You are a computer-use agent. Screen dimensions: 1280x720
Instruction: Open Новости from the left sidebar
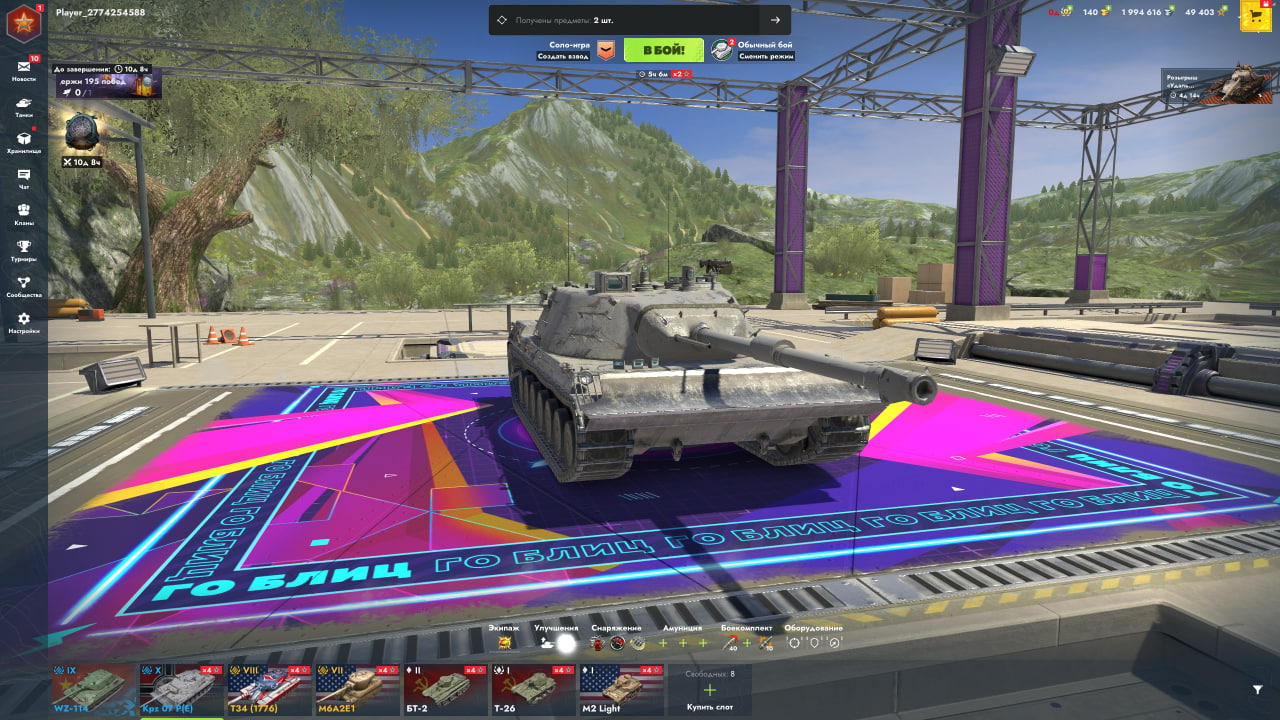[x=24, y=70]
